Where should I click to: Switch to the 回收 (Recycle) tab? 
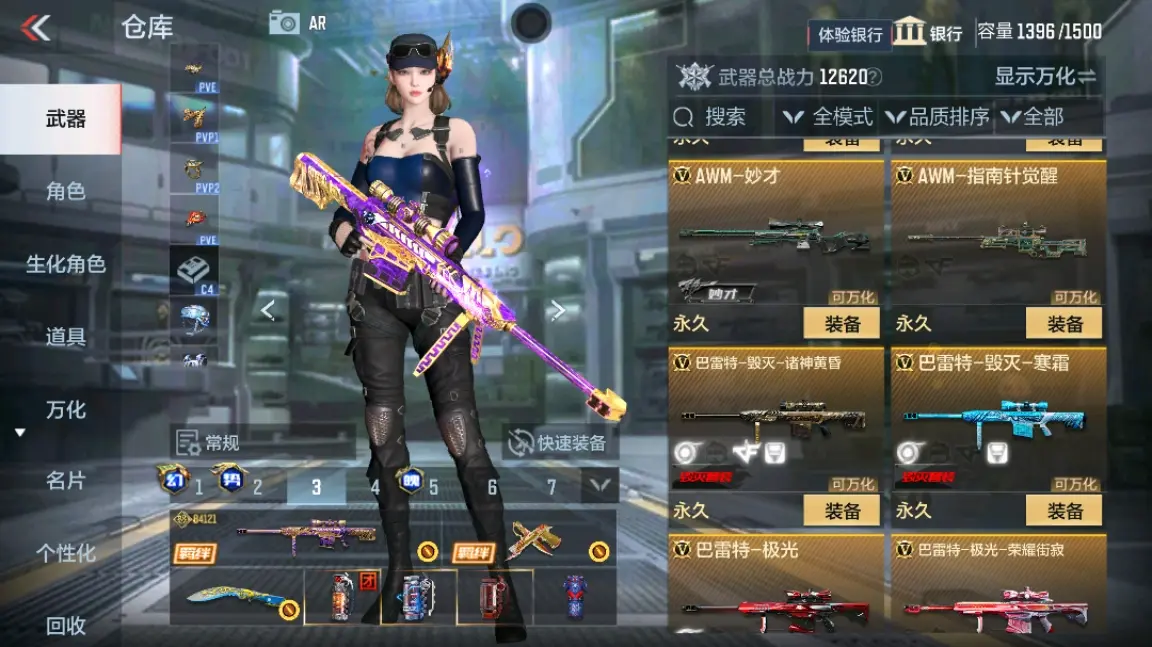66,626
